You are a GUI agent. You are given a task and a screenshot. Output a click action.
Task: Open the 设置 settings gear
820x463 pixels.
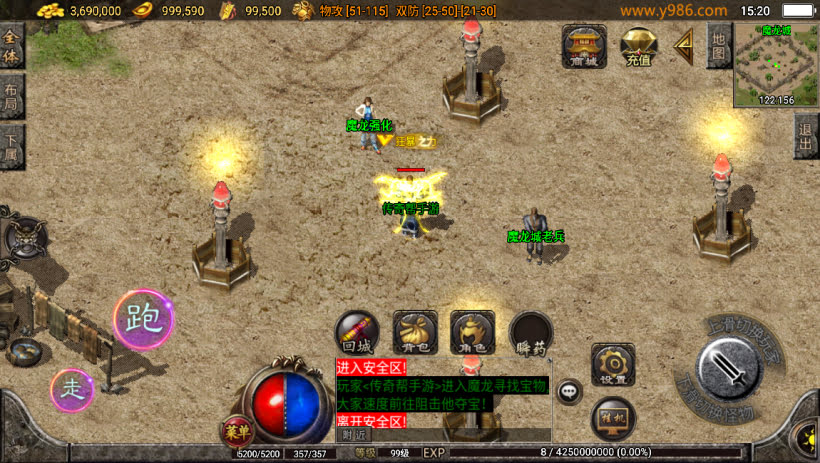613,365
